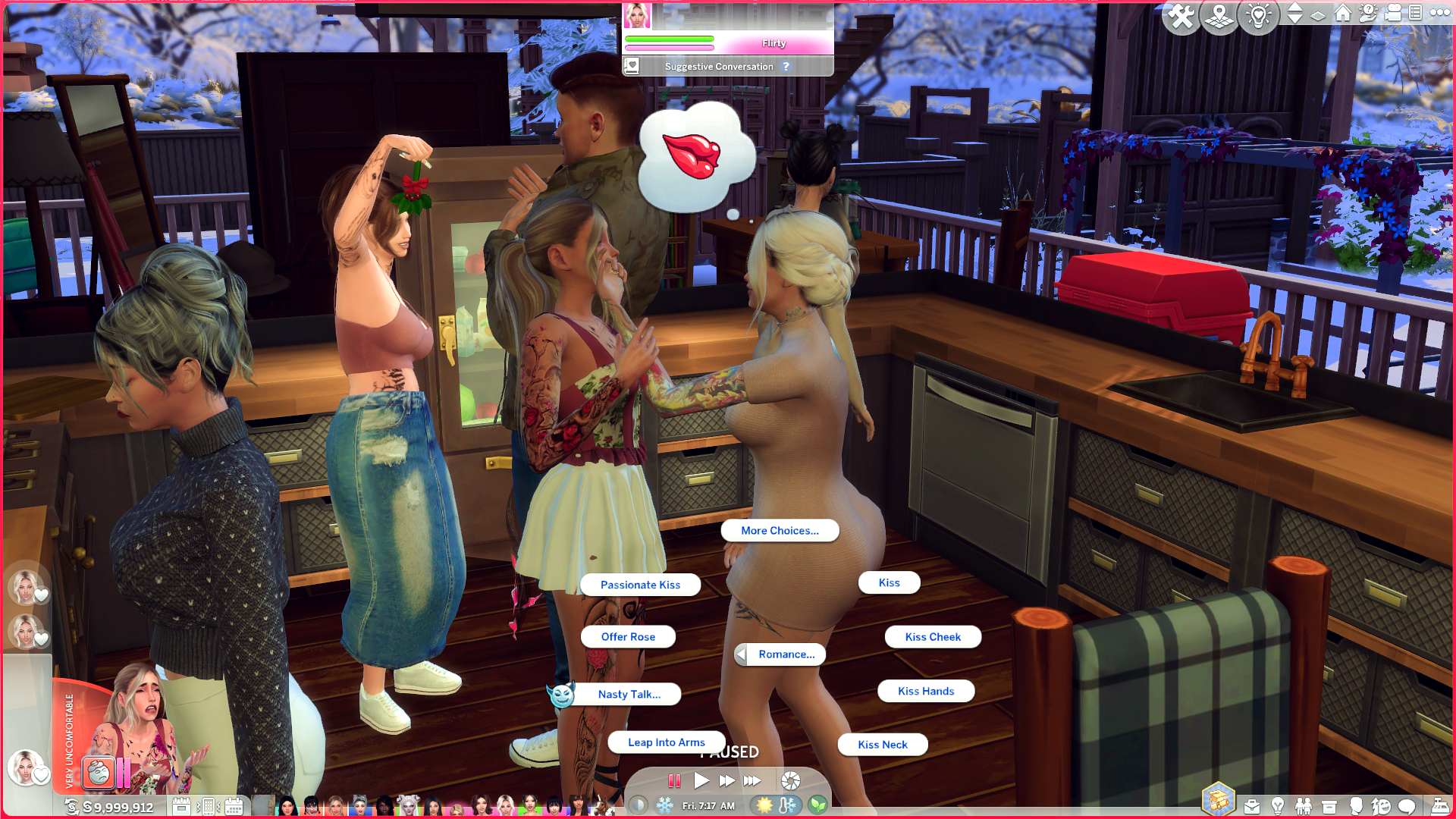Screen dimensions: 1456x819
Task: Select Passionate Kiss from the menu
Action: click(640, 585)
